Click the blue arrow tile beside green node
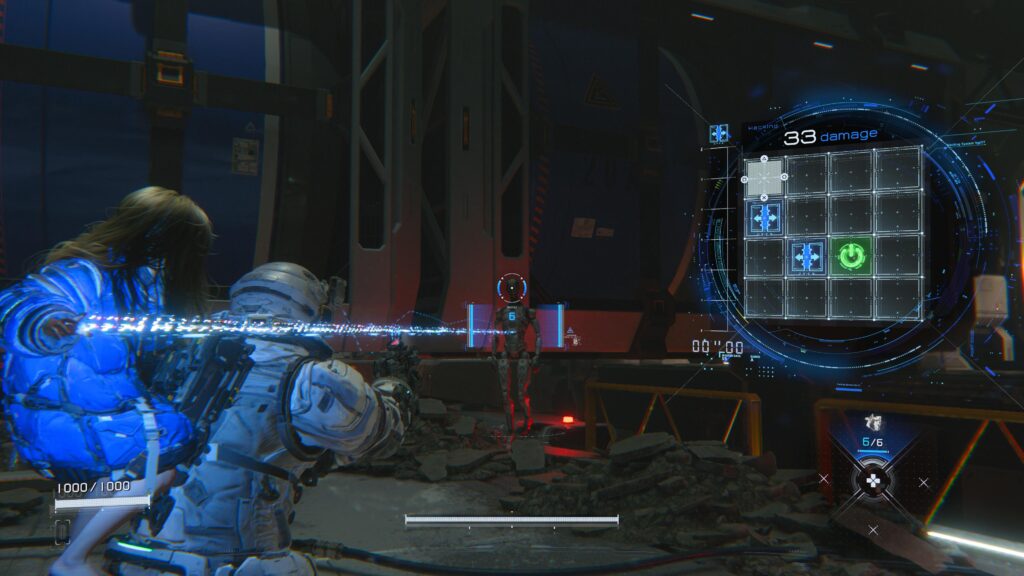The image size is (1024, 576). (x=807, y=257)
